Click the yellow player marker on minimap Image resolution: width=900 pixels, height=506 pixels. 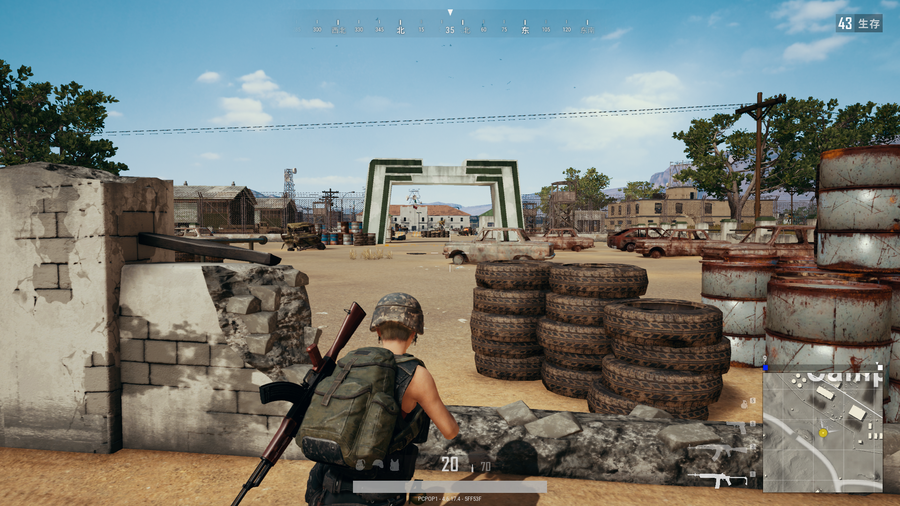[823, 433]
